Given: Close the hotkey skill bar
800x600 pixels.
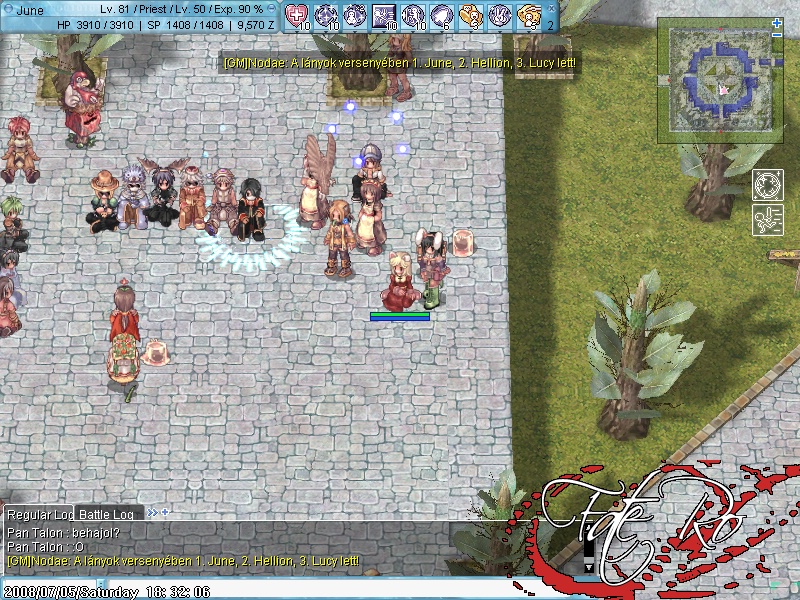Looking at the screenshot, I should coord(550,8).
